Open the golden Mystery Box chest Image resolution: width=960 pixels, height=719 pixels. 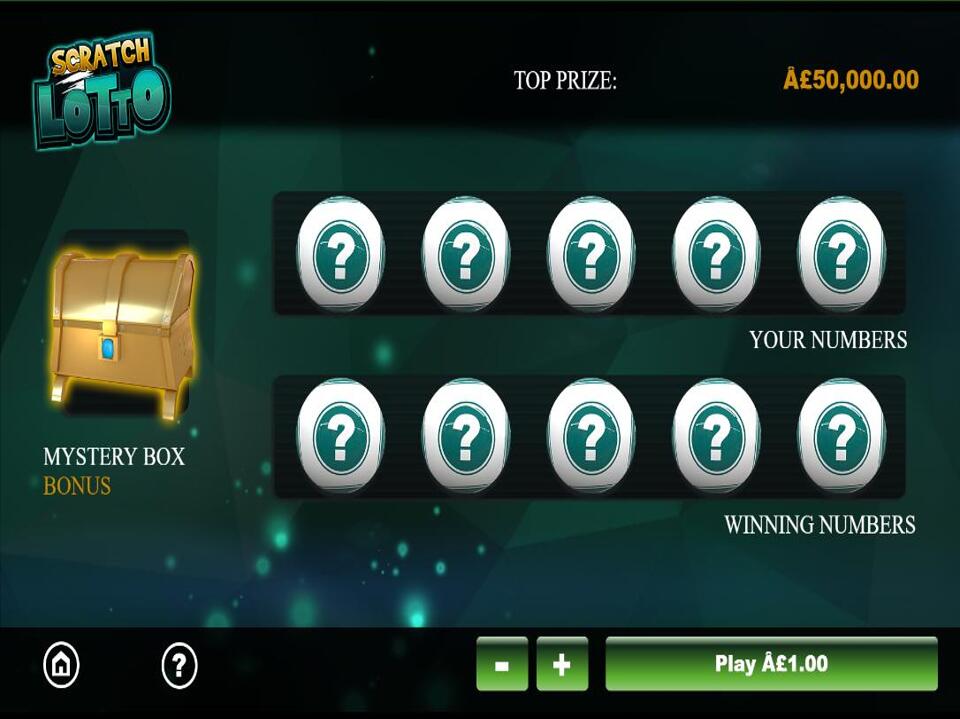(122, 329)
